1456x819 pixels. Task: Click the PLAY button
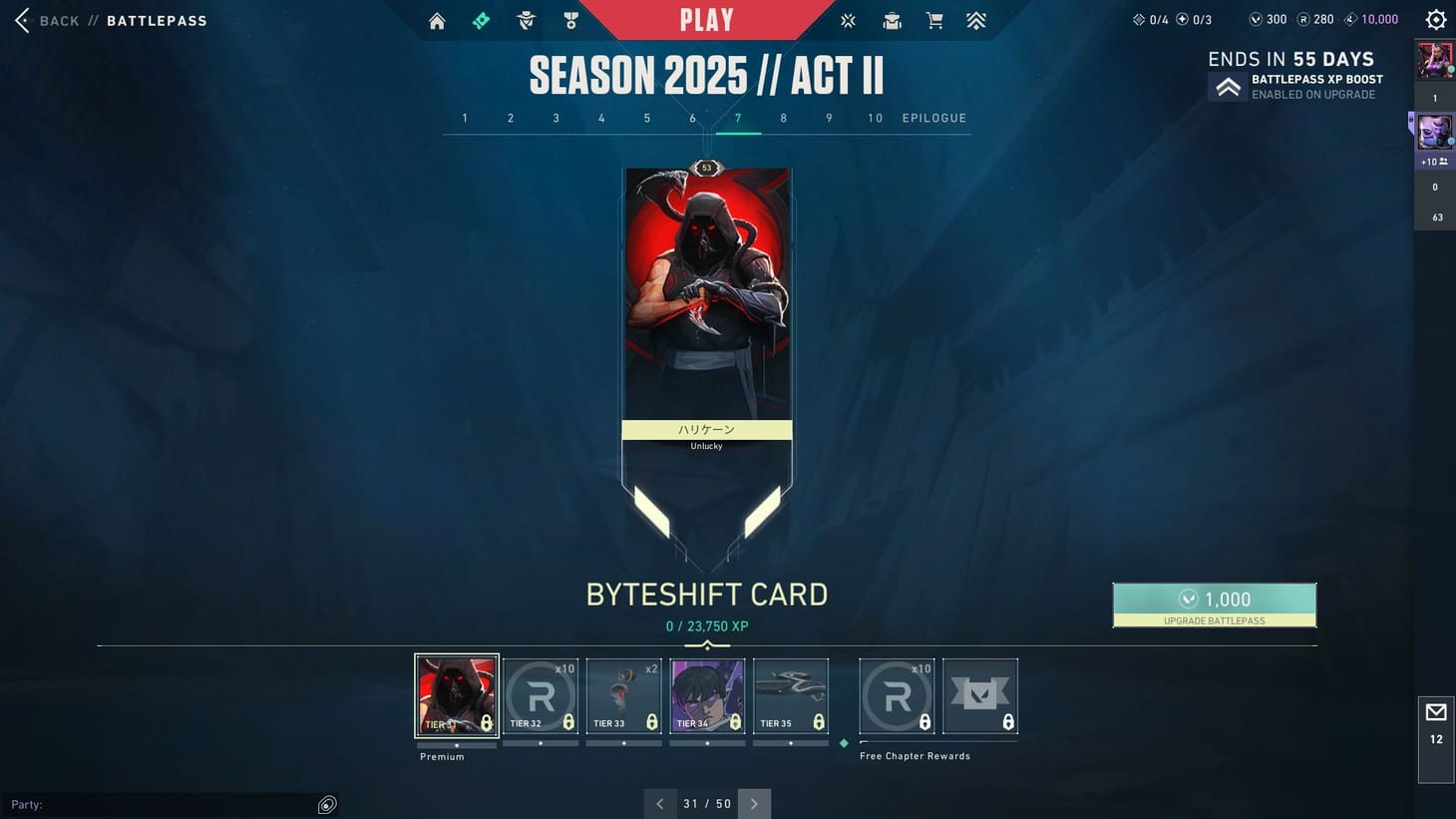click(706, 19)
